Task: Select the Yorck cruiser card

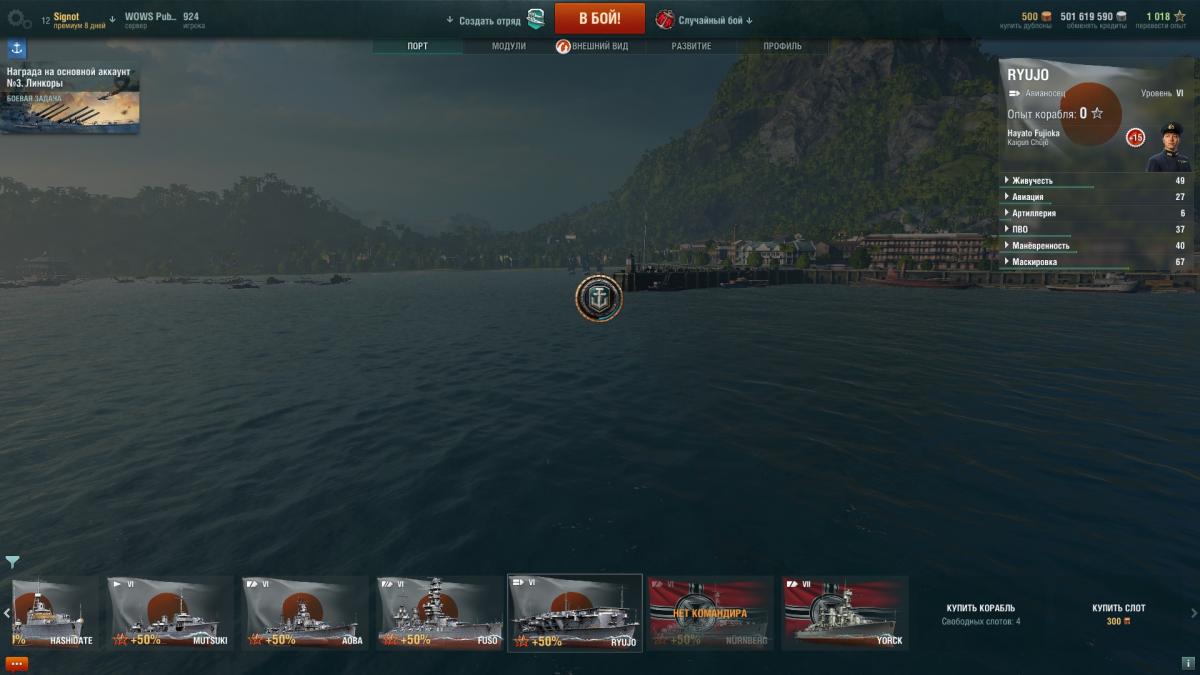Action: coord(844,612)
